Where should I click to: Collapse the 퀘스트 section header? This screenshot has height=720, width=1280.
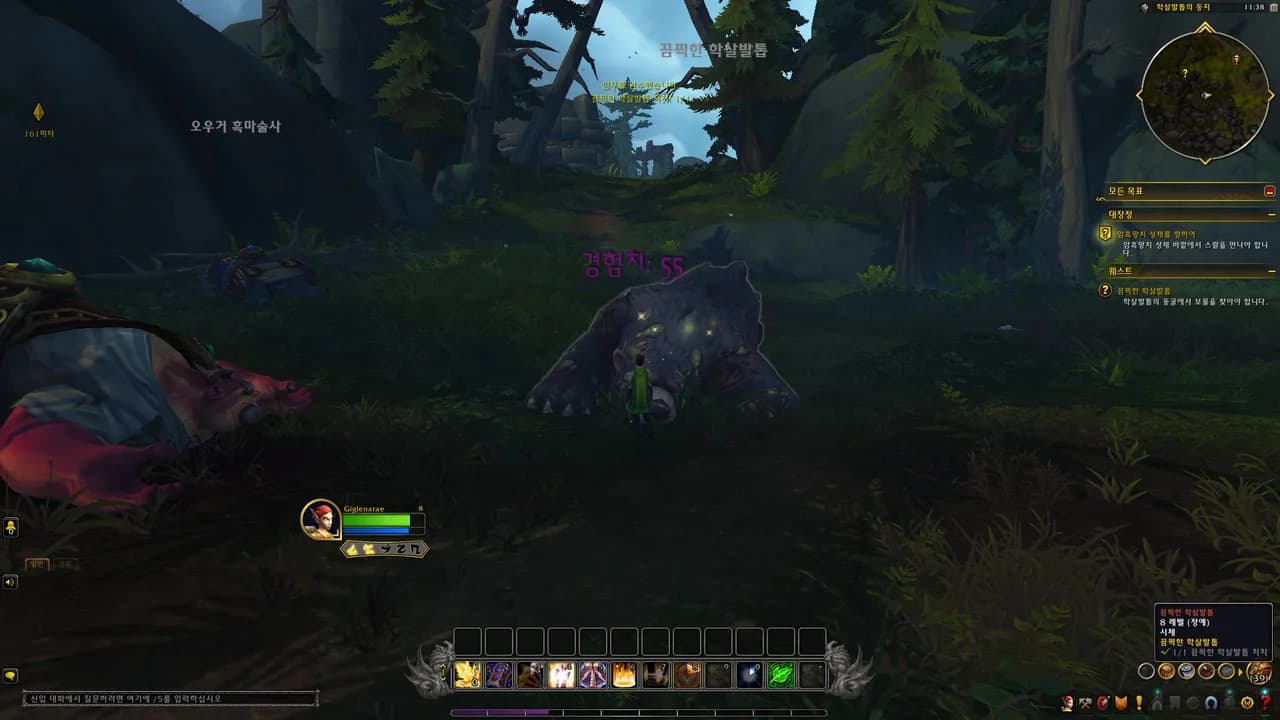(1271, 271)
